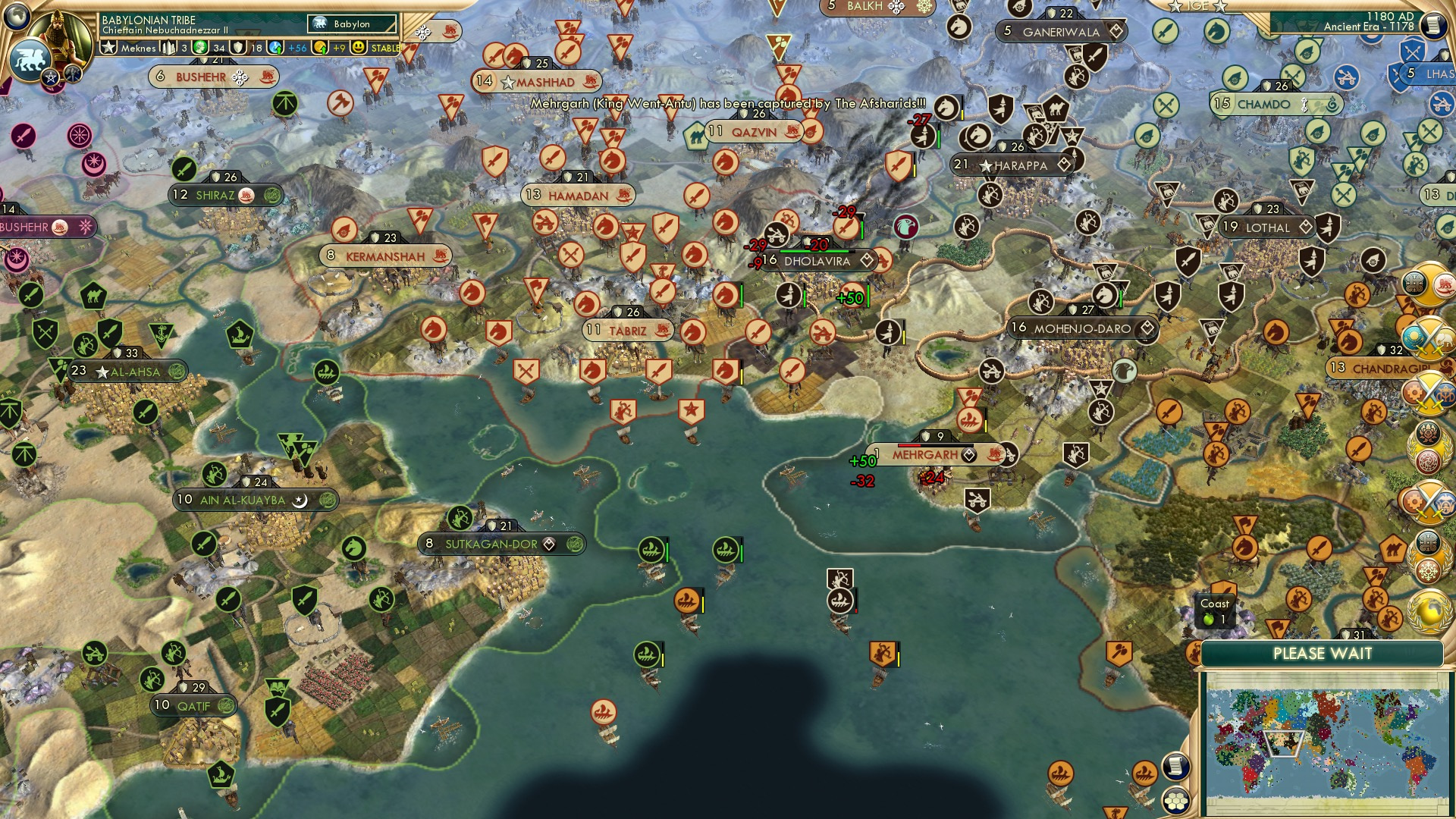Open the Babylon civilization selector box
Image resolution: width=1456 pixels, height=819 pixels.
(x=351, y=24)
